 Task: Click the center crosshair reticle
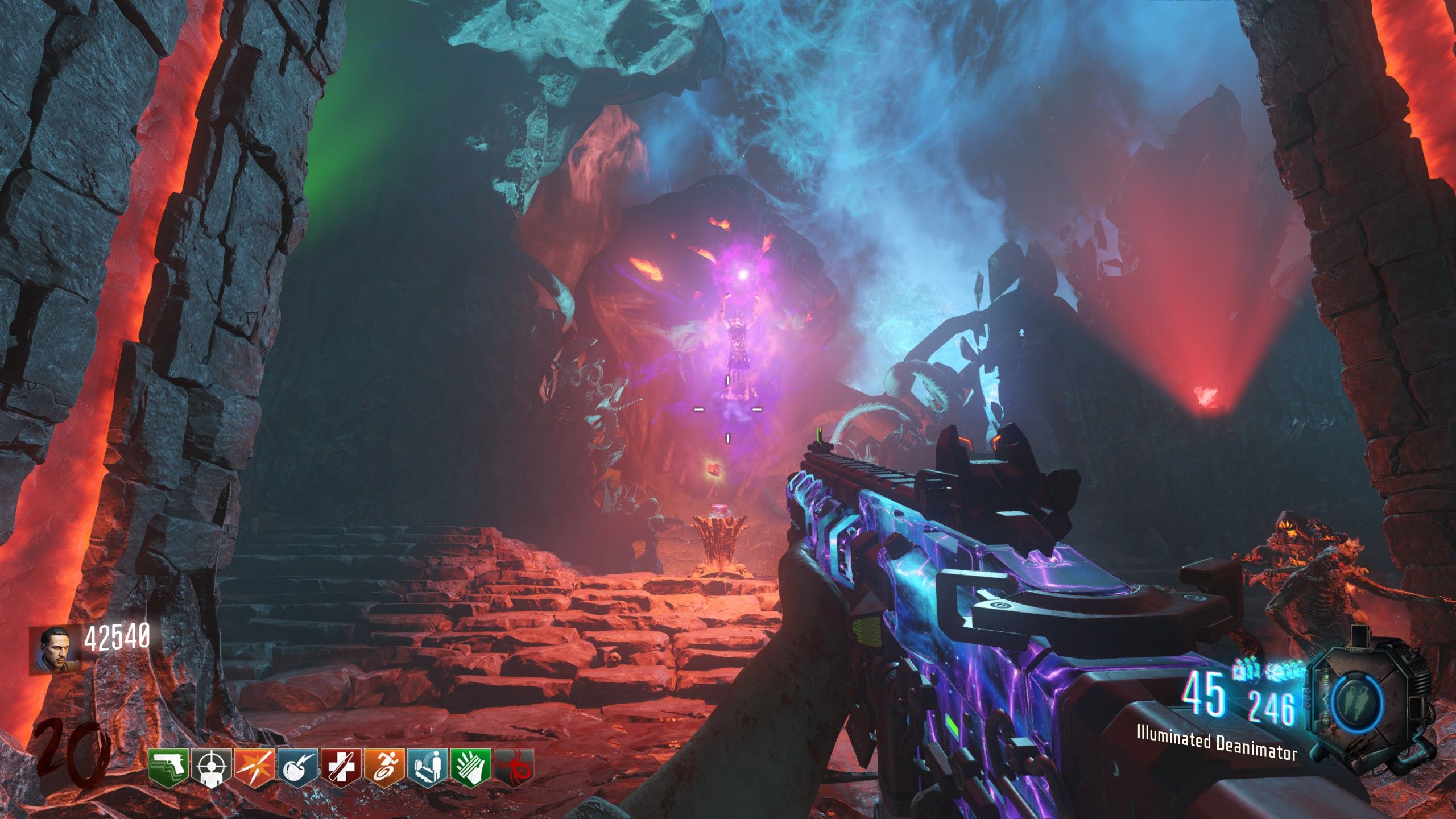(x=728, y=424)
